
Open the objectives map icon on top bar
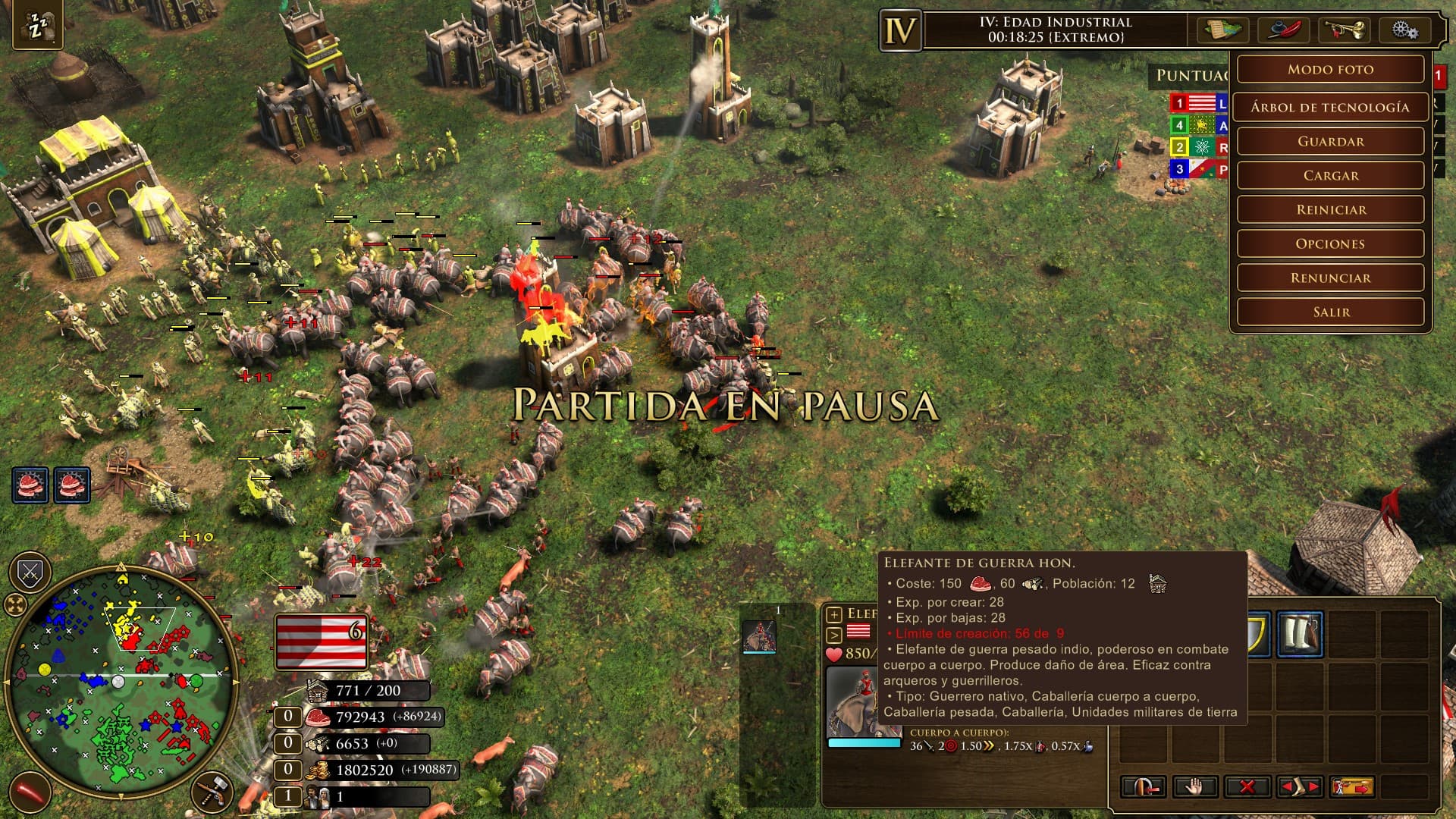tap(1225, 30)
